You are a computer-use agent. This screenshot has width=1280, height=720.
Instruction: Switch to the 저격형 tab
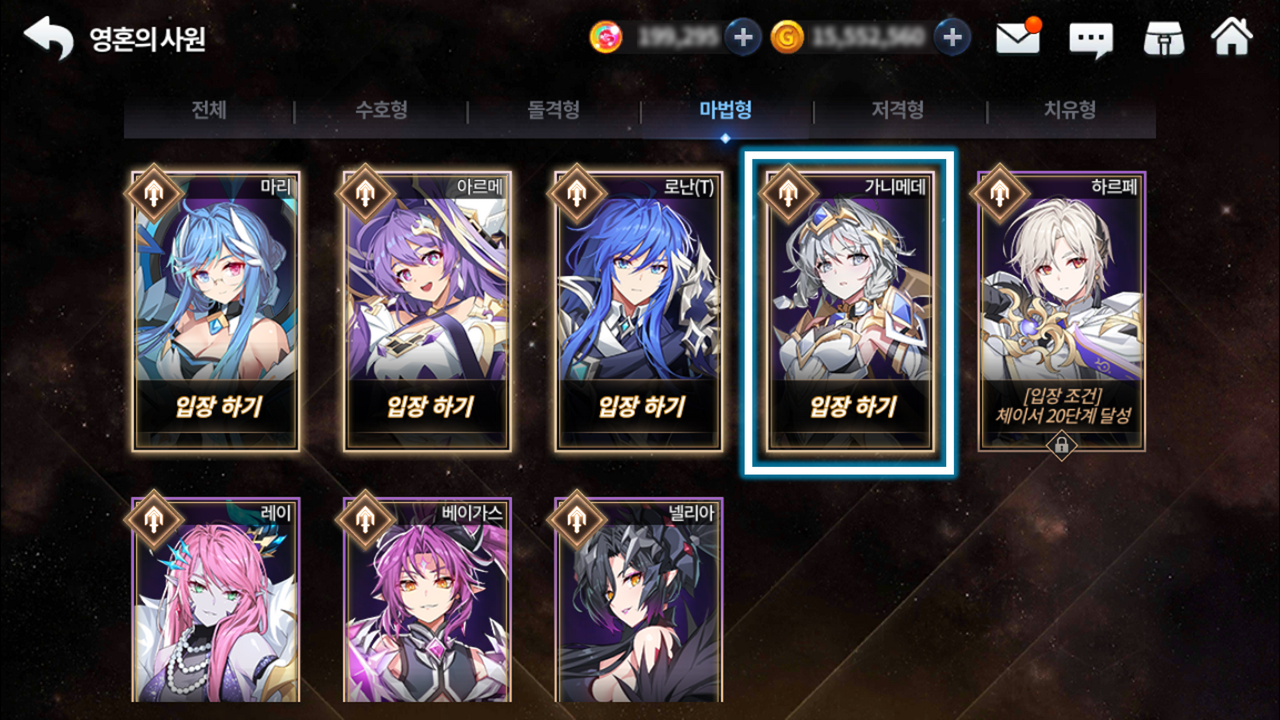[898, 111]
